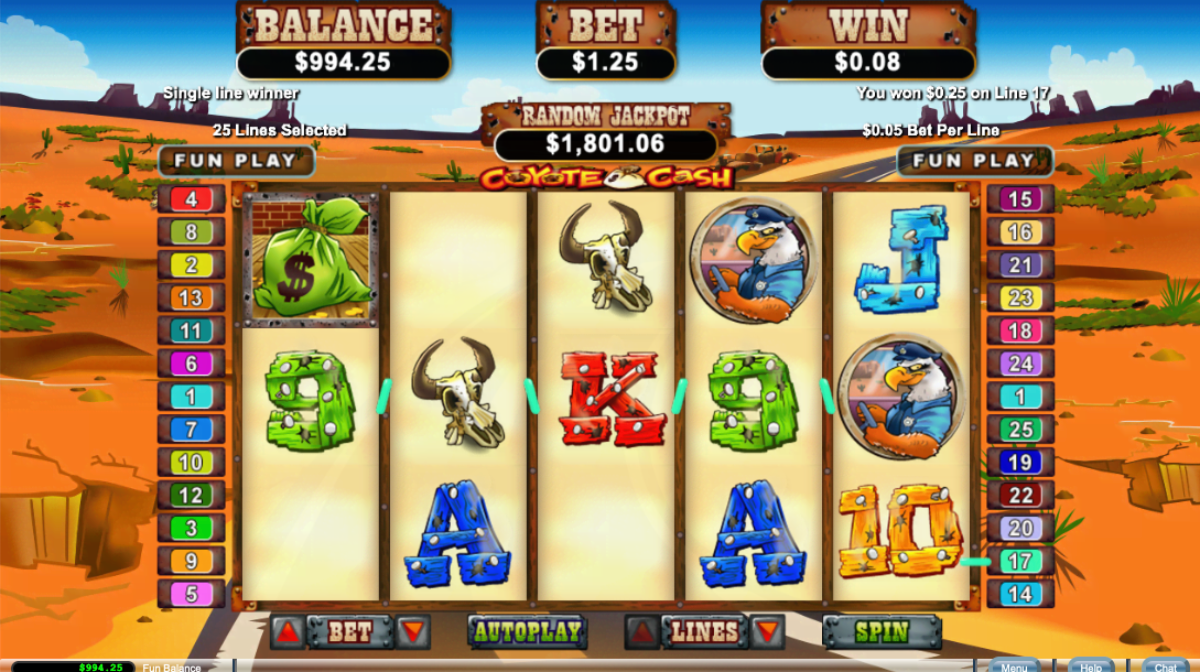Viewport: 1200px width, 672px height.
Task: Start Autoplay mode
Action: pos(527,632)
